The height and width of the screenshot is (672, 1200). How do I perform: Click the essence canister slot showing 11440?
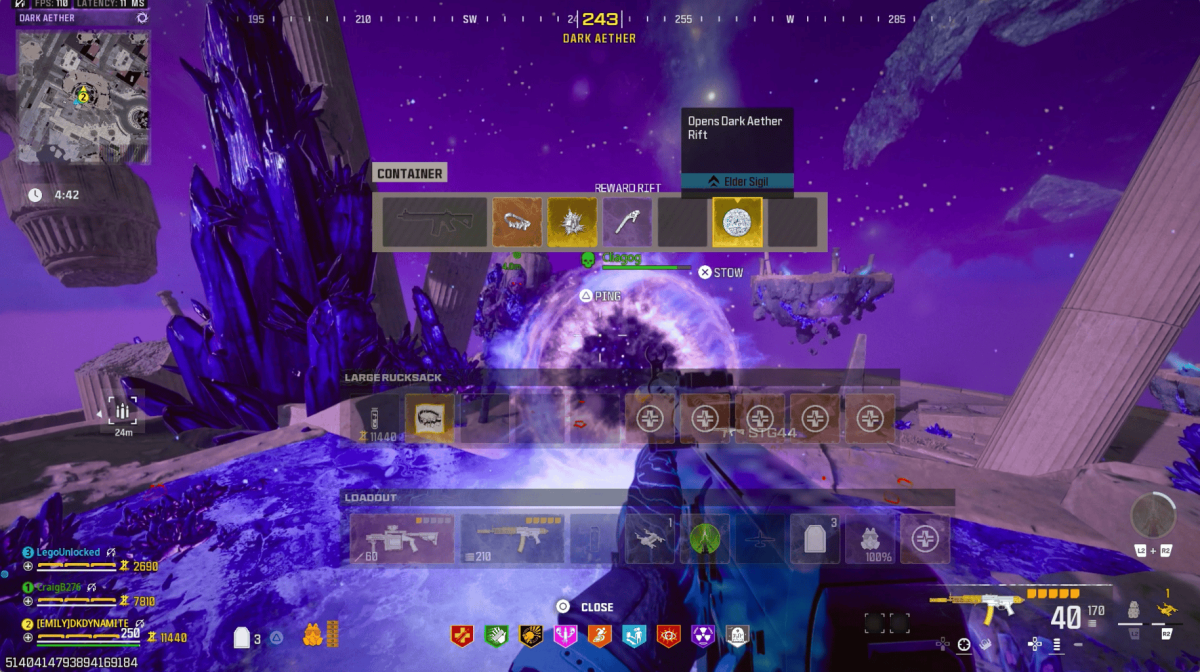point(374,419)
